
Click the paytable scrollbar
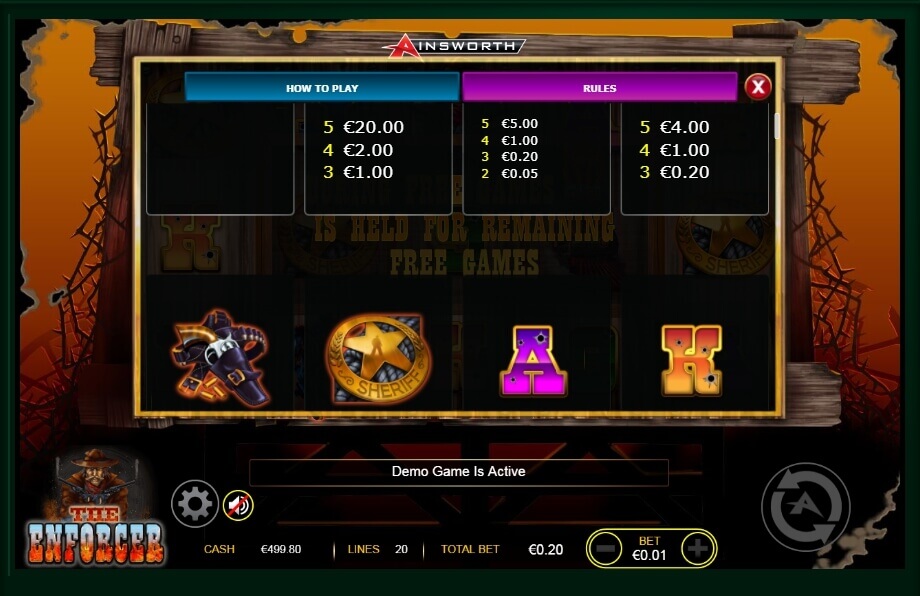[777, 128]
